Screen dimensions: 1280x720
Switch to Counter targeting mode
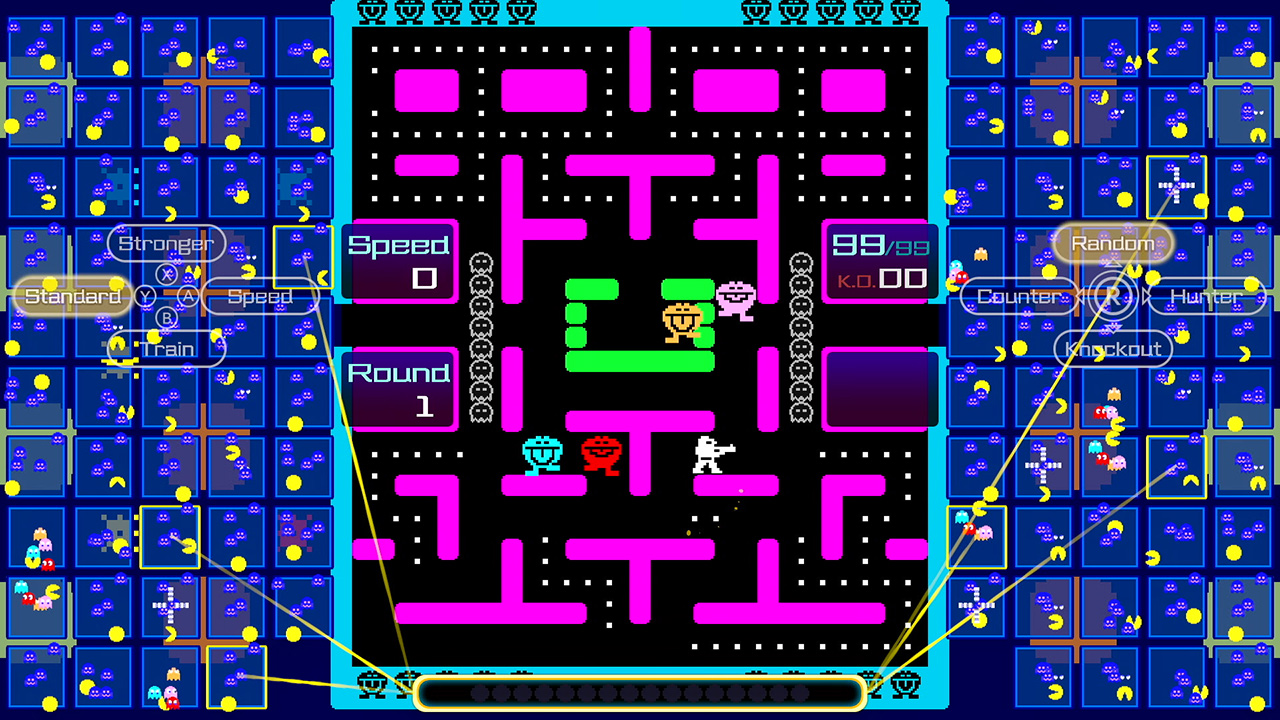coord(1019,296)
